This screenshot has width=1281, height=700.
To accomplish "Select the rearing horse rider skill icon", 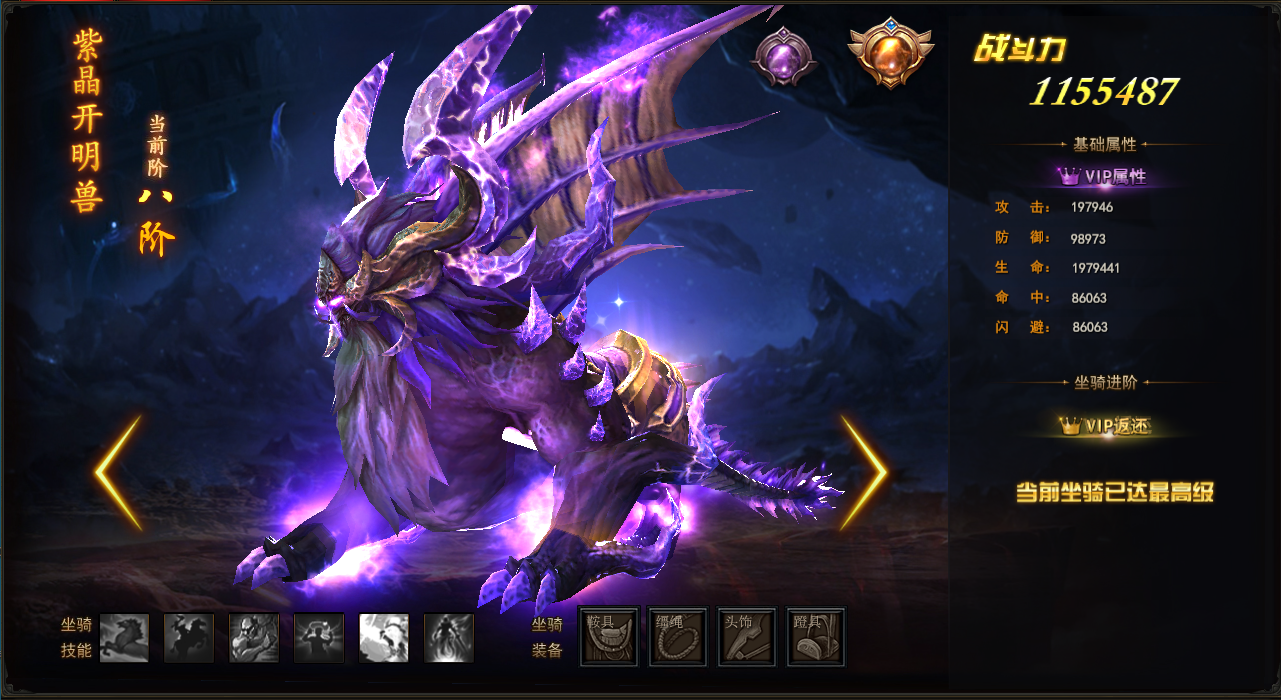I will 189,638.
